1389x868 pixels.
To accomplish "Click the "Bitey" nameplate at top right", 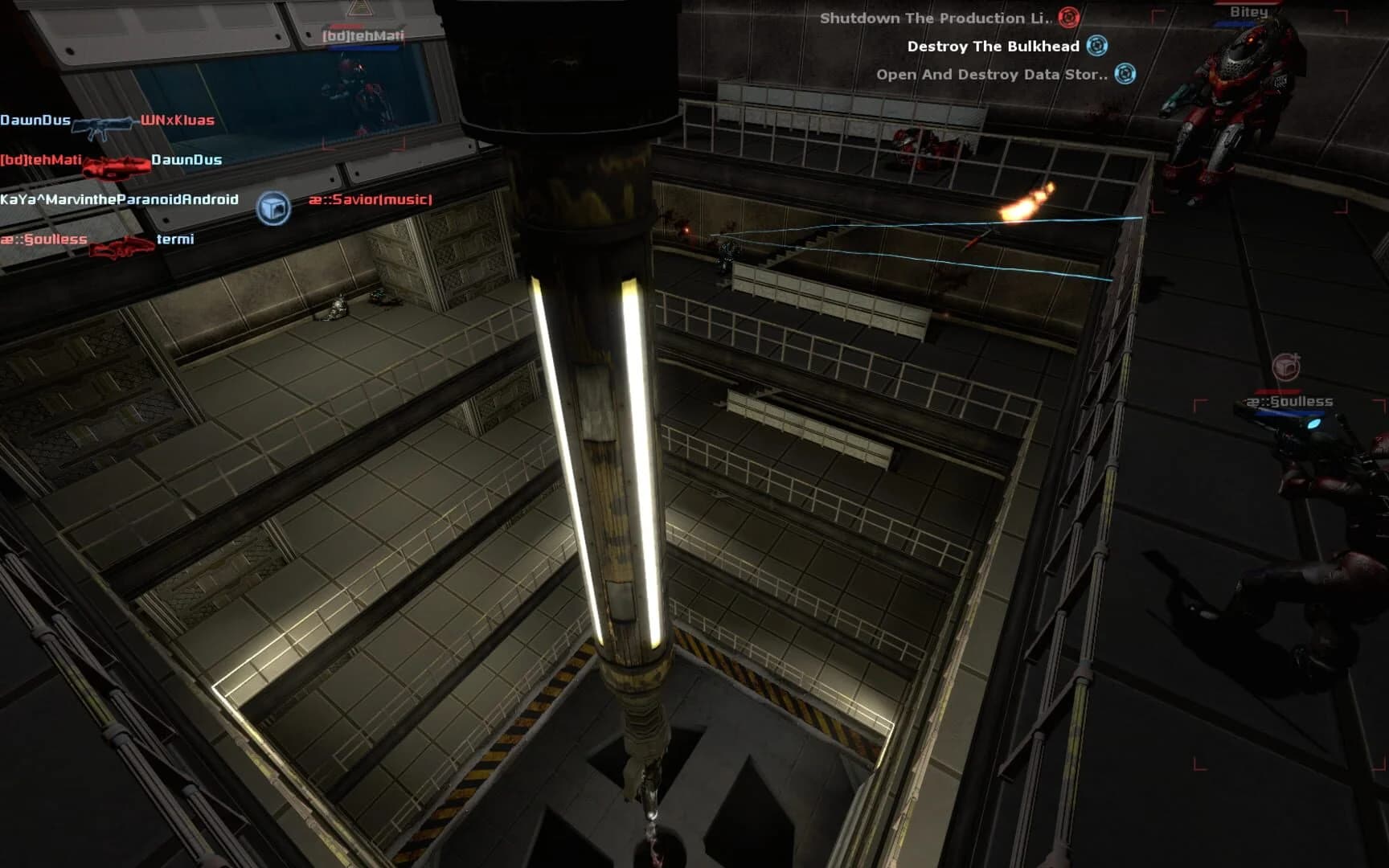I will point(1248,13).
